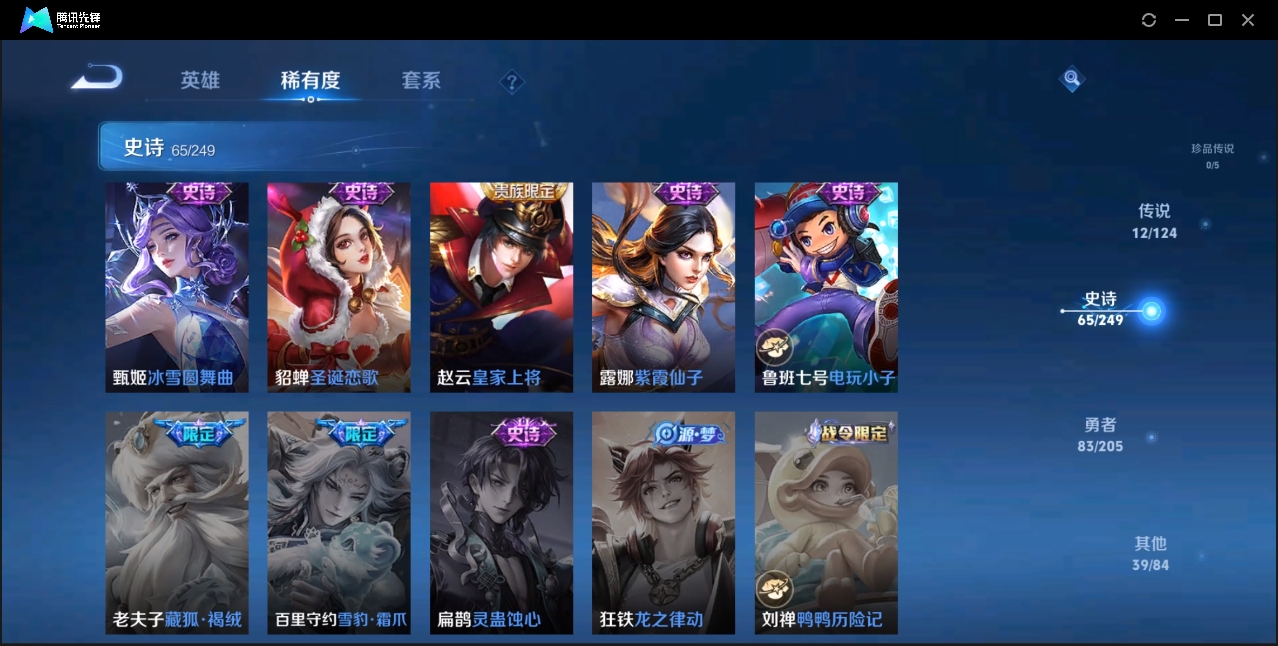
Task: Go back with the return arrow
Action: tap(97, 77)
